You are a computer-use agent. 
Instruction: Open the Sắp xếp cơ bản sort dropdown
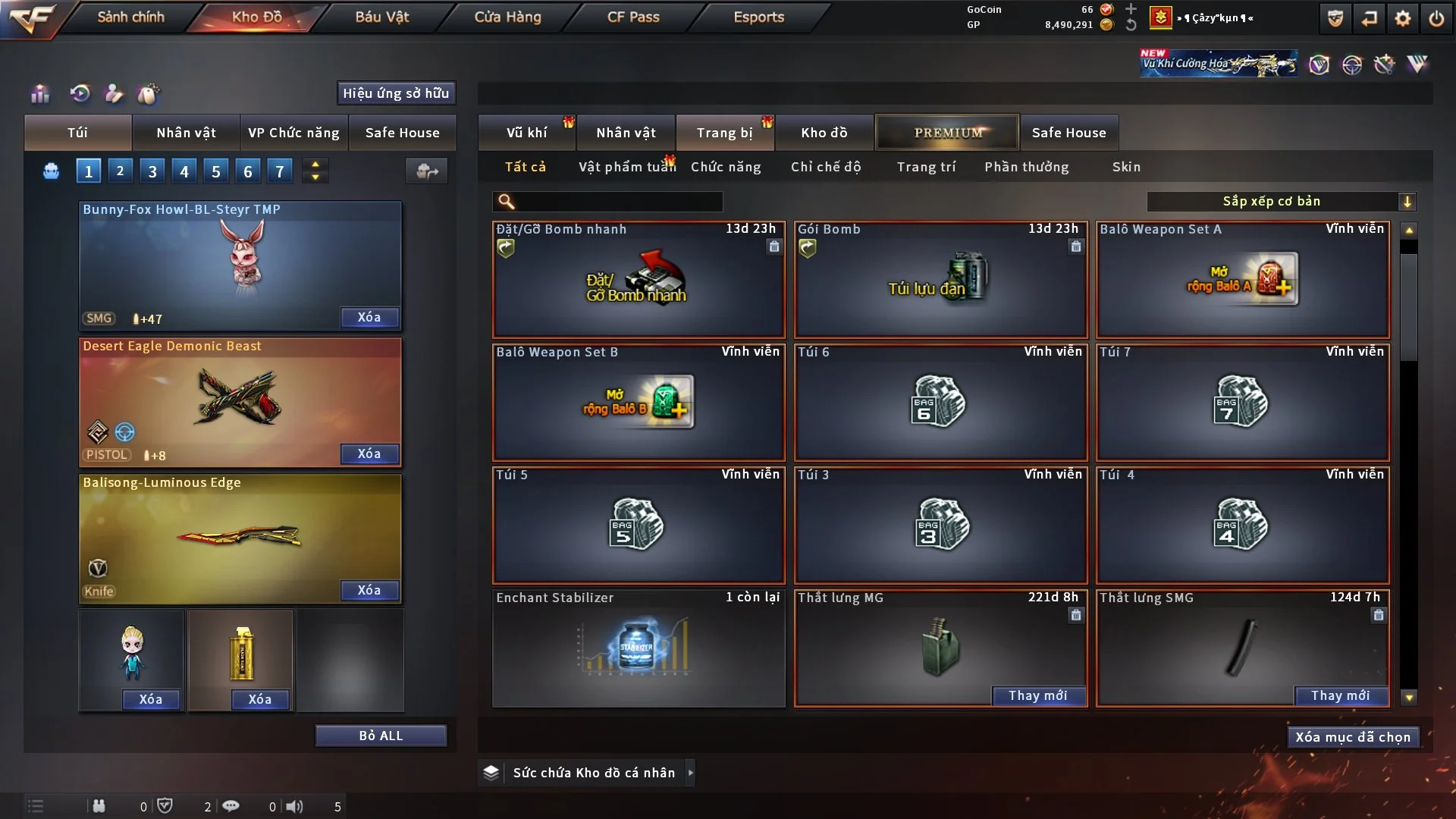[x=1280, y=201]
